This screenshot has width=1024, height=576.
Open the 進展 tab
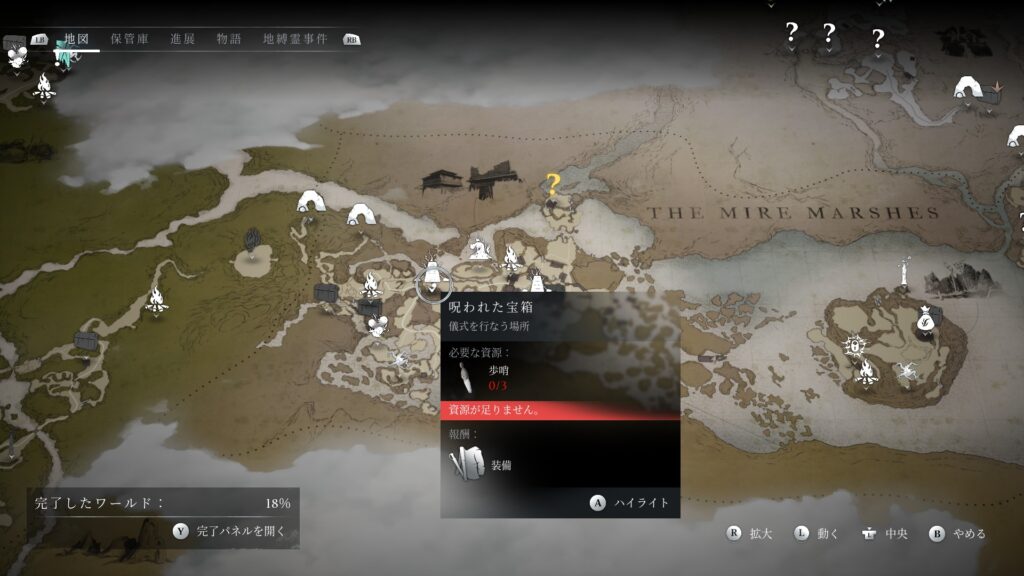click(182, 39)
